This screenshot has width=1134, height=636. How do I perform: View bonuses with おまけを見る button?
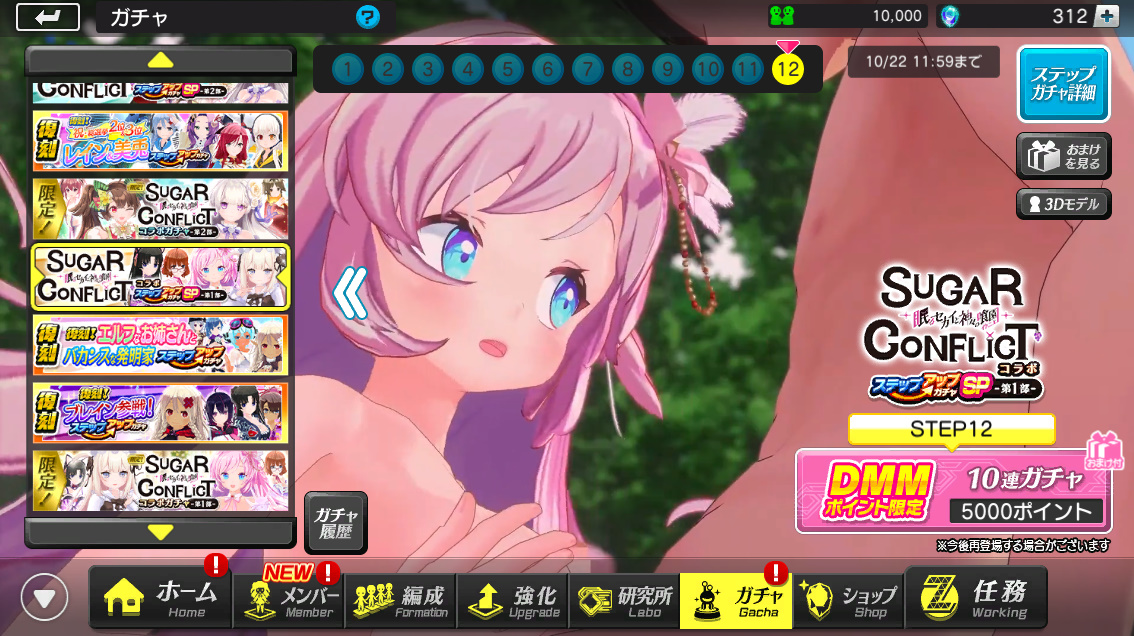tap(1064, 157)
